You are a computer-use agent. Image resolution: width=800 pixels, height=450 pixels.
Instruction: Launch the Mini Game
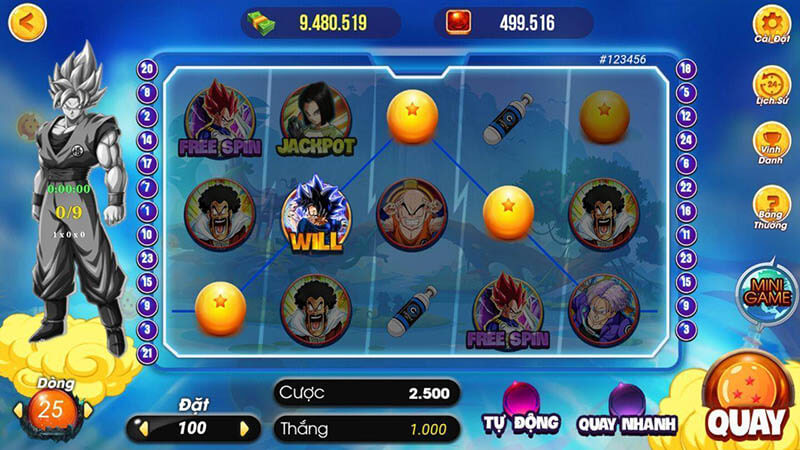[x=765, y=290]
